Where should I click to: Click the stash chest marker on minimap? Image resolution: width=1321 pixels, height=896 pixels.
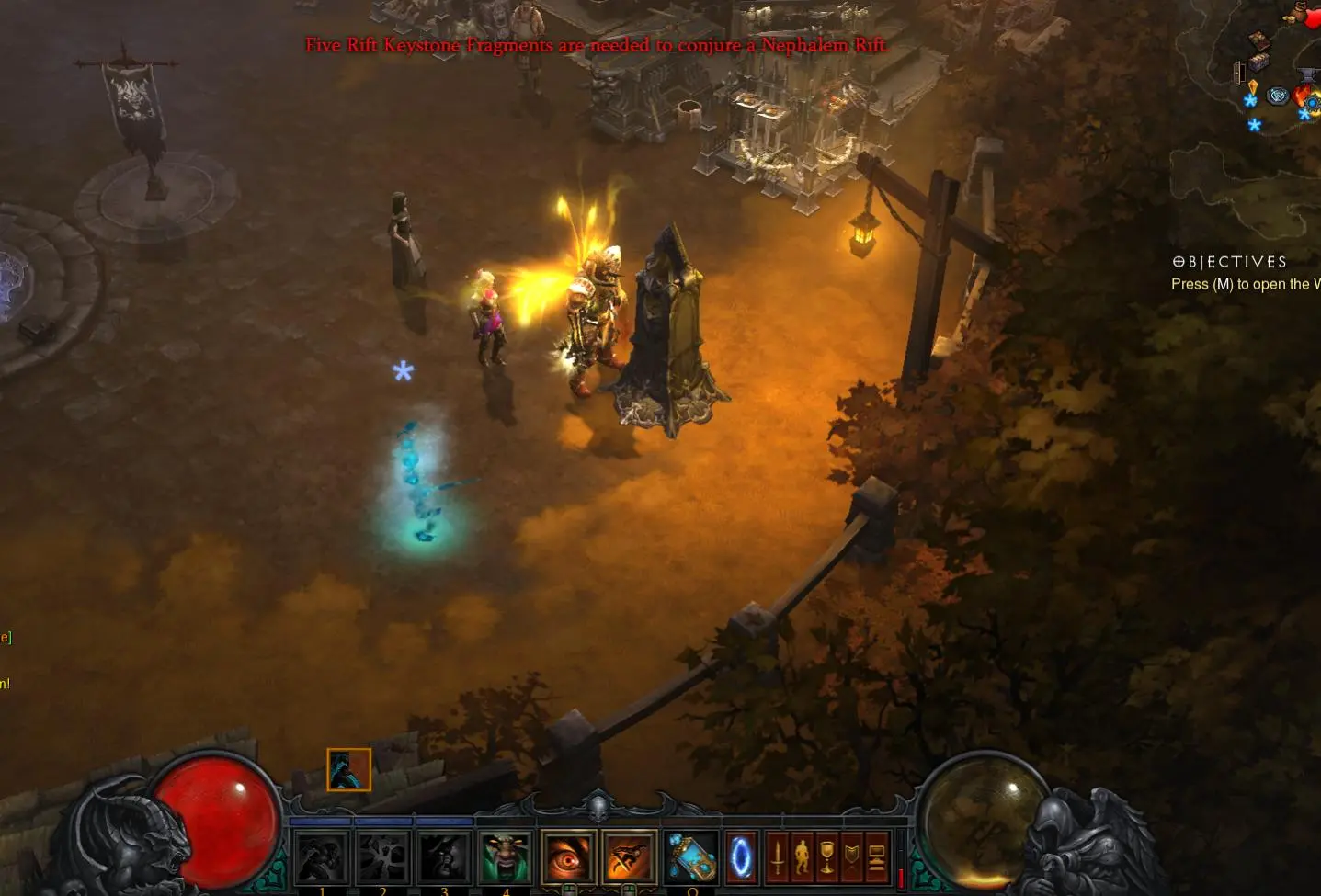click(1259, 62)
